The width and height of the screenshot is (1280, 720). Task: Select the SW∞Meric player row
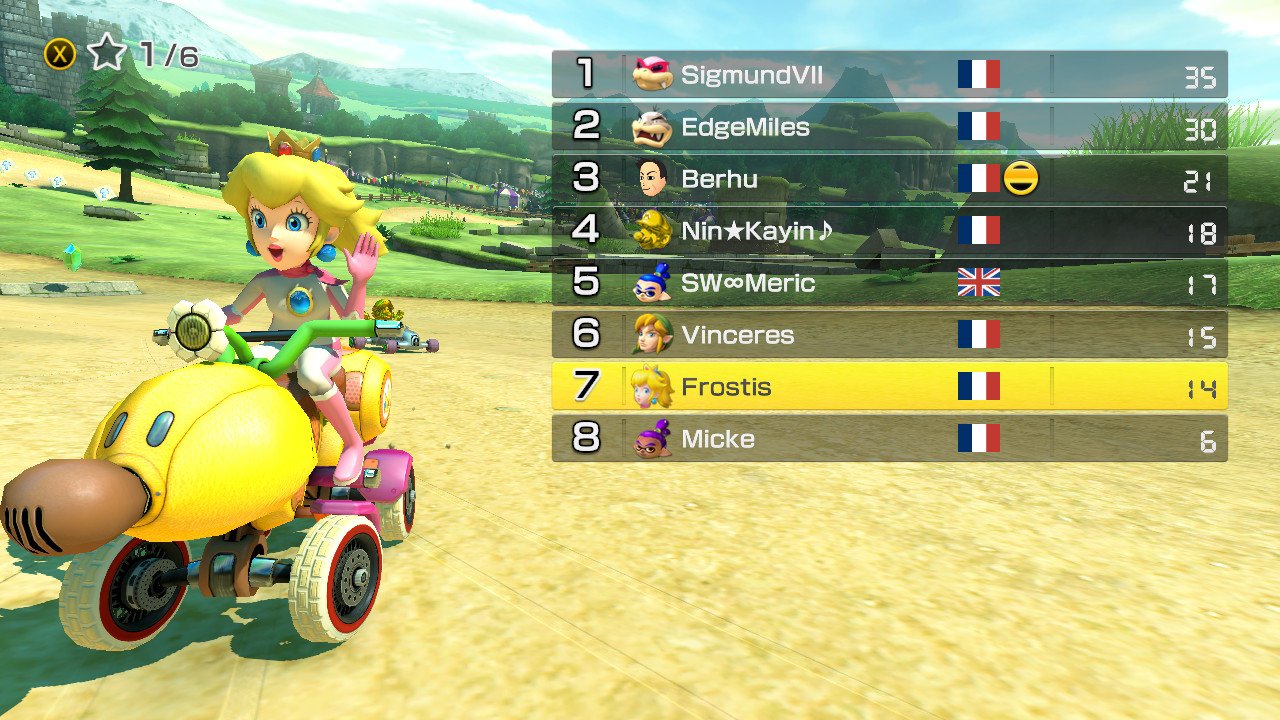coord(889,283)
